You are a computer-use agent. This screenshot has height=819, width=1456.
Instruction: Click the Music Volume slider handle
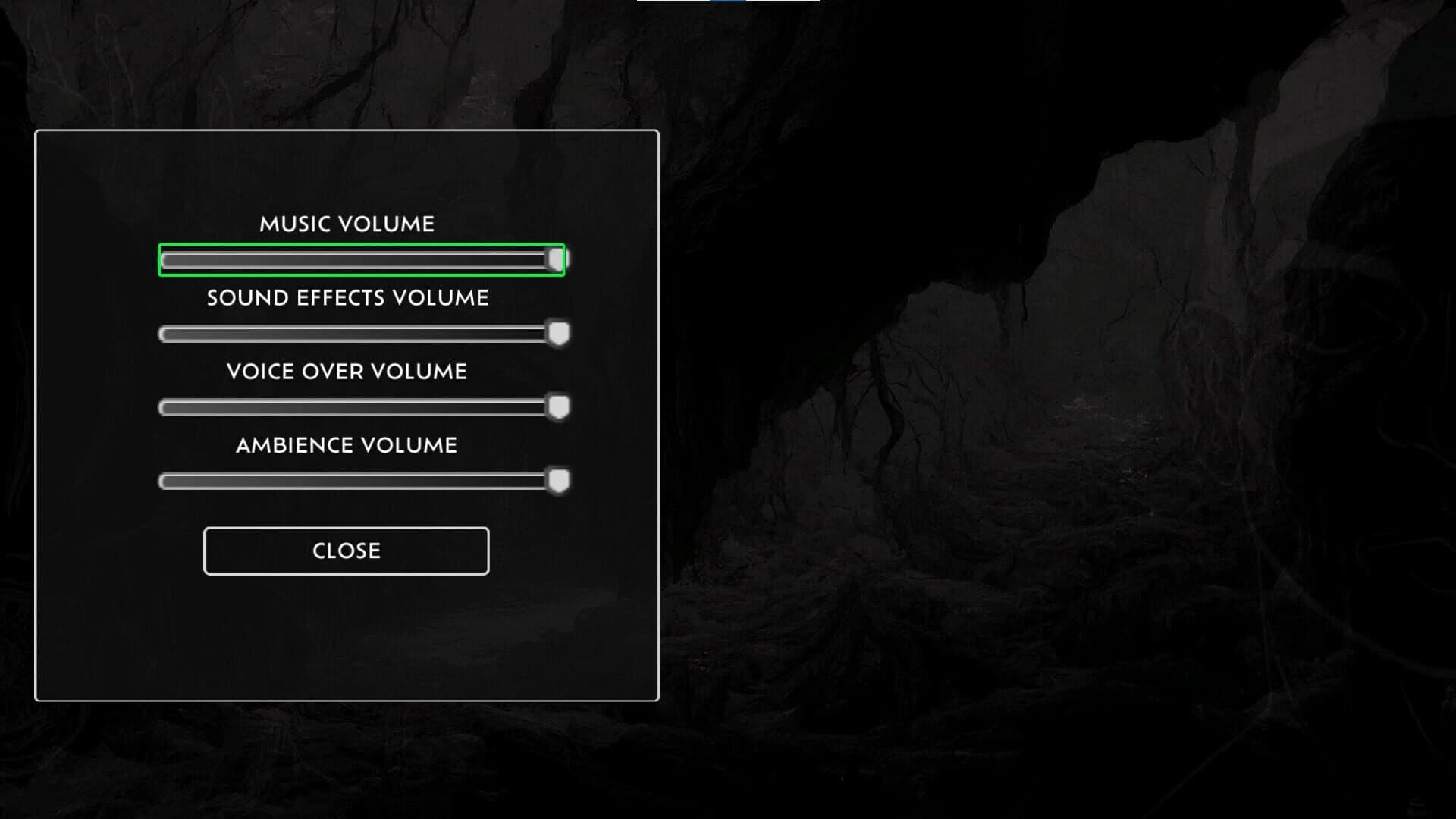pos(554,259)
